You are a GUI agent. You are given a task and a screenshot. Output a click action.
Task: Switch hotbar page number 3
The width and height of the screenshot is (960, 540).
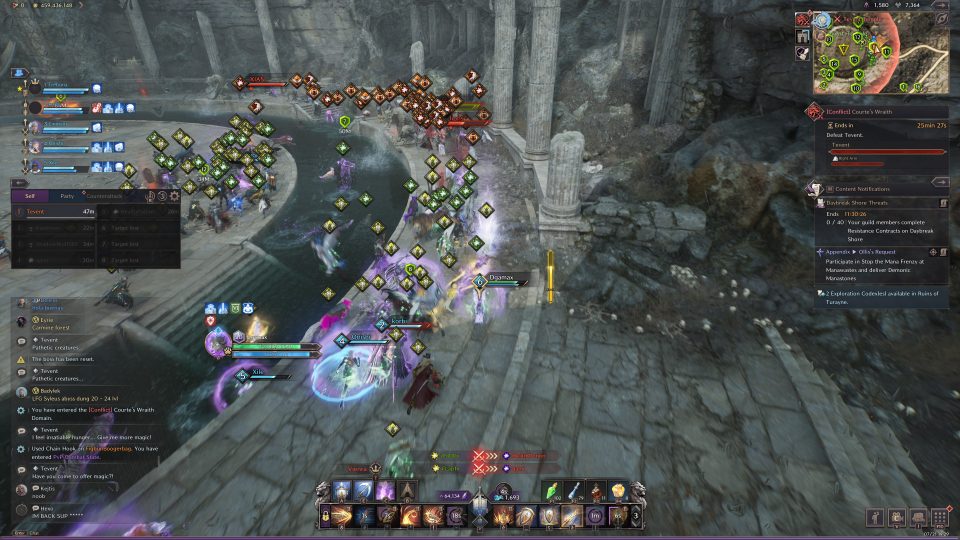click(637, 516)
